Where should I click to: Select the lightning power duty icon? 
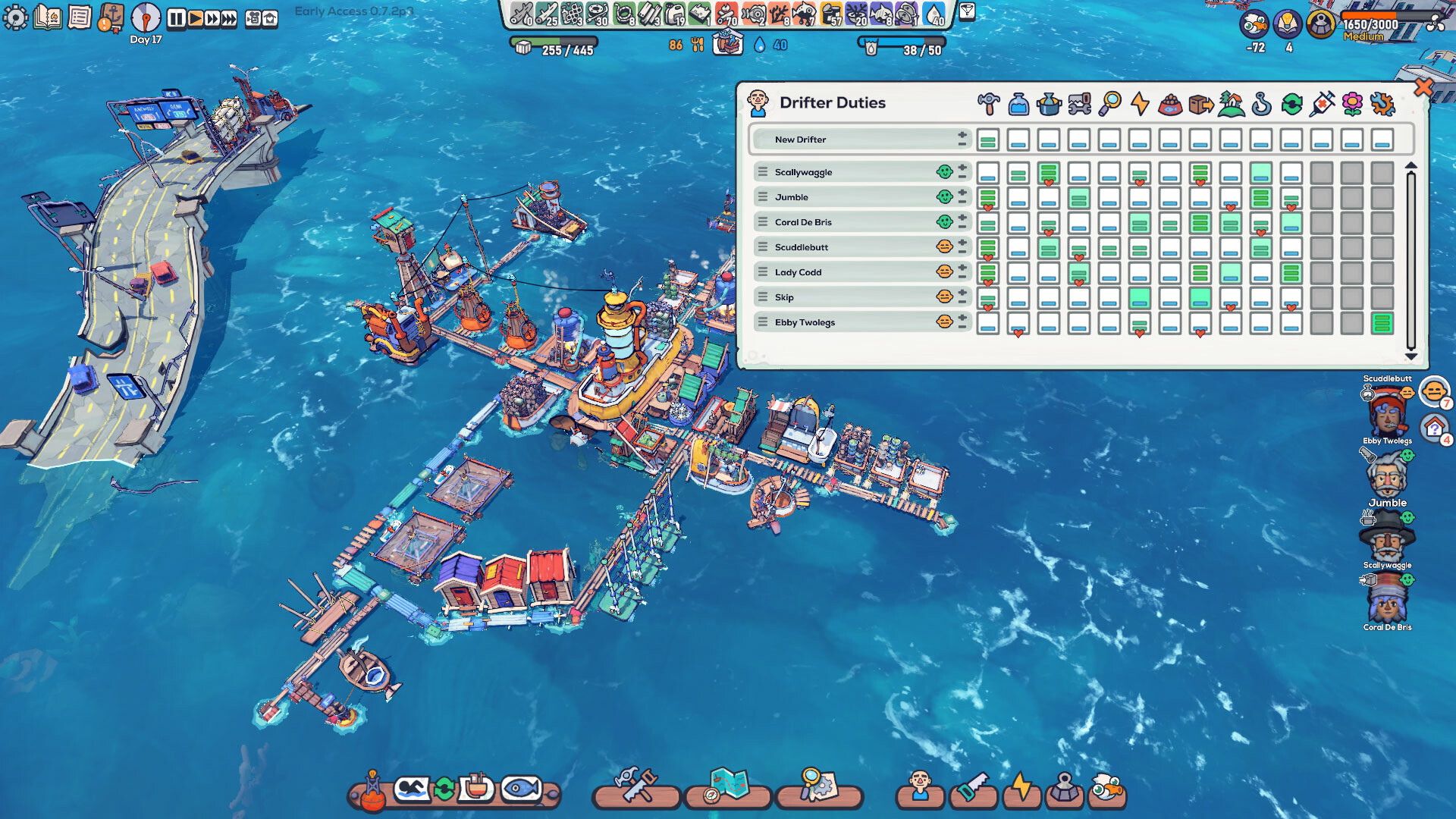point(1140,104)
